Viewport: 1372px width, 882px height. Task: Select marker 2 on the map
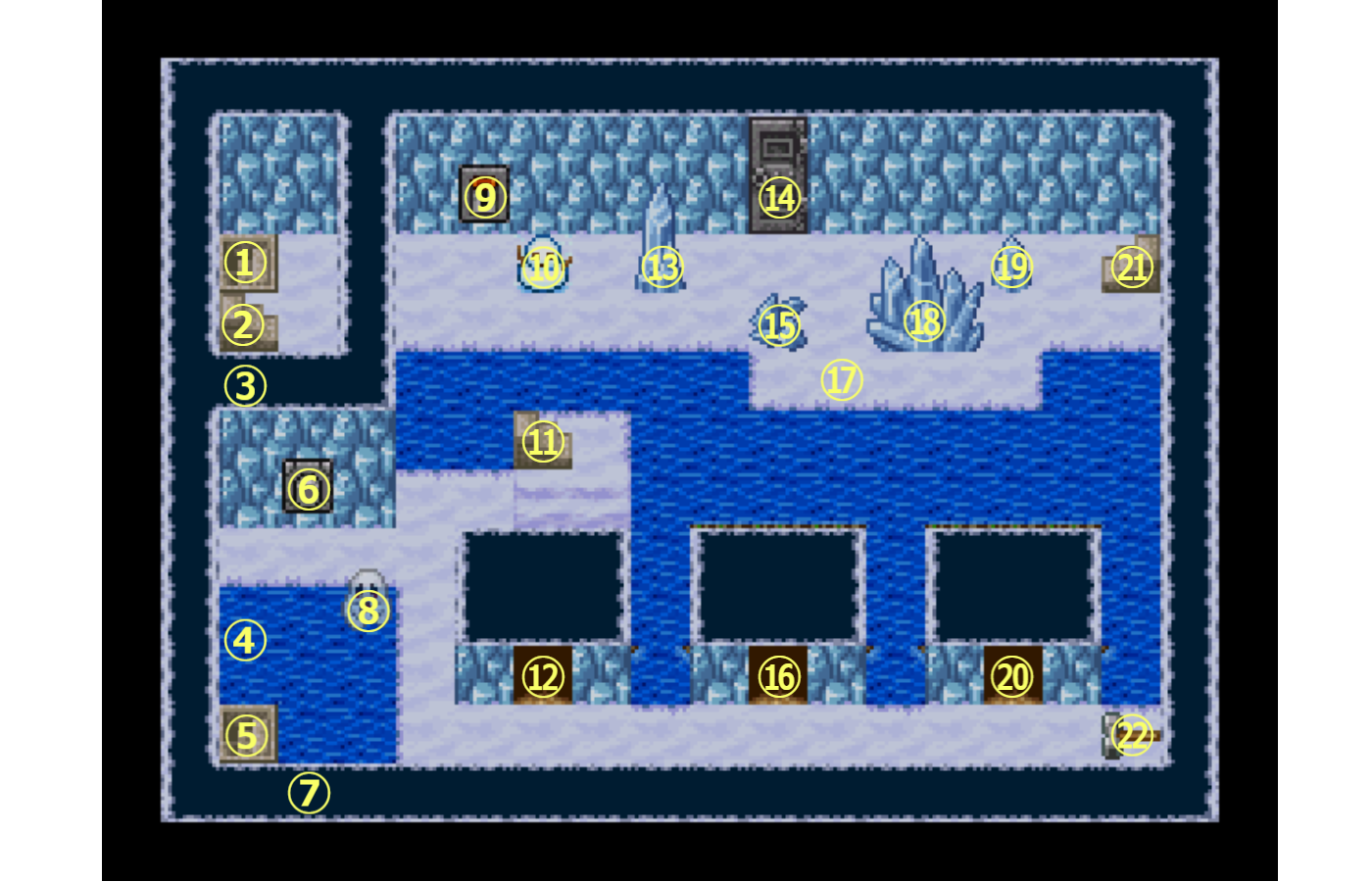point(243,325)
